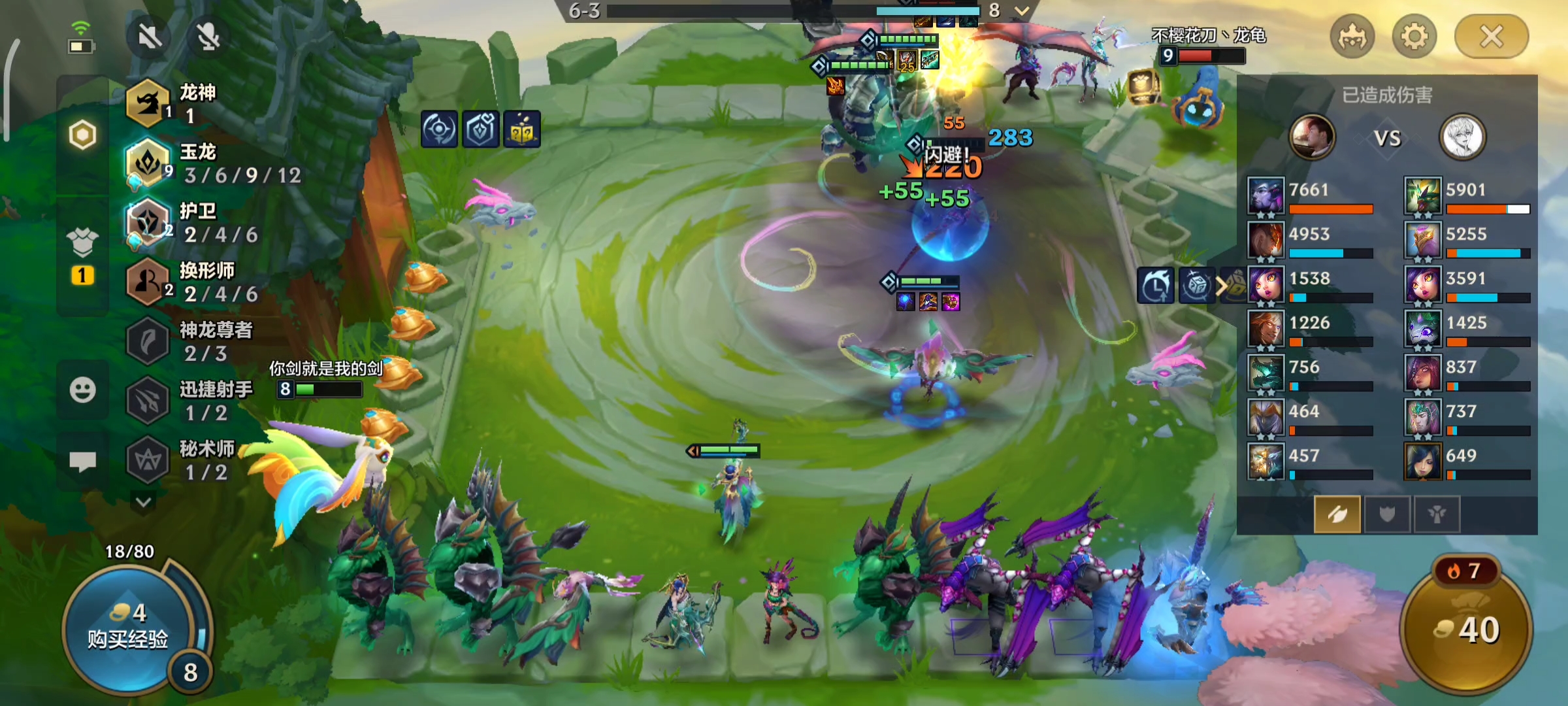This screenshot has height=706, width=1568.
Task: Buy experience with the 购买经验 button
Action: pos(128,628)
